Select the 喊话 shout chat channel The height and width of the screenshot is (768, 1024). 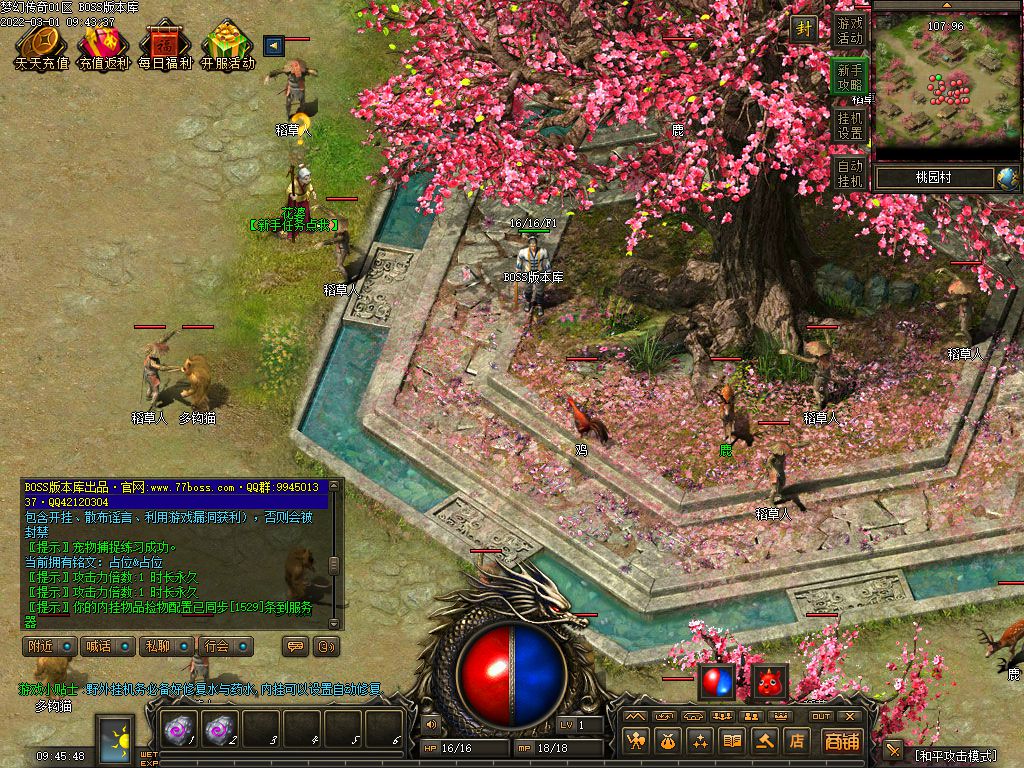pos(106,646)
